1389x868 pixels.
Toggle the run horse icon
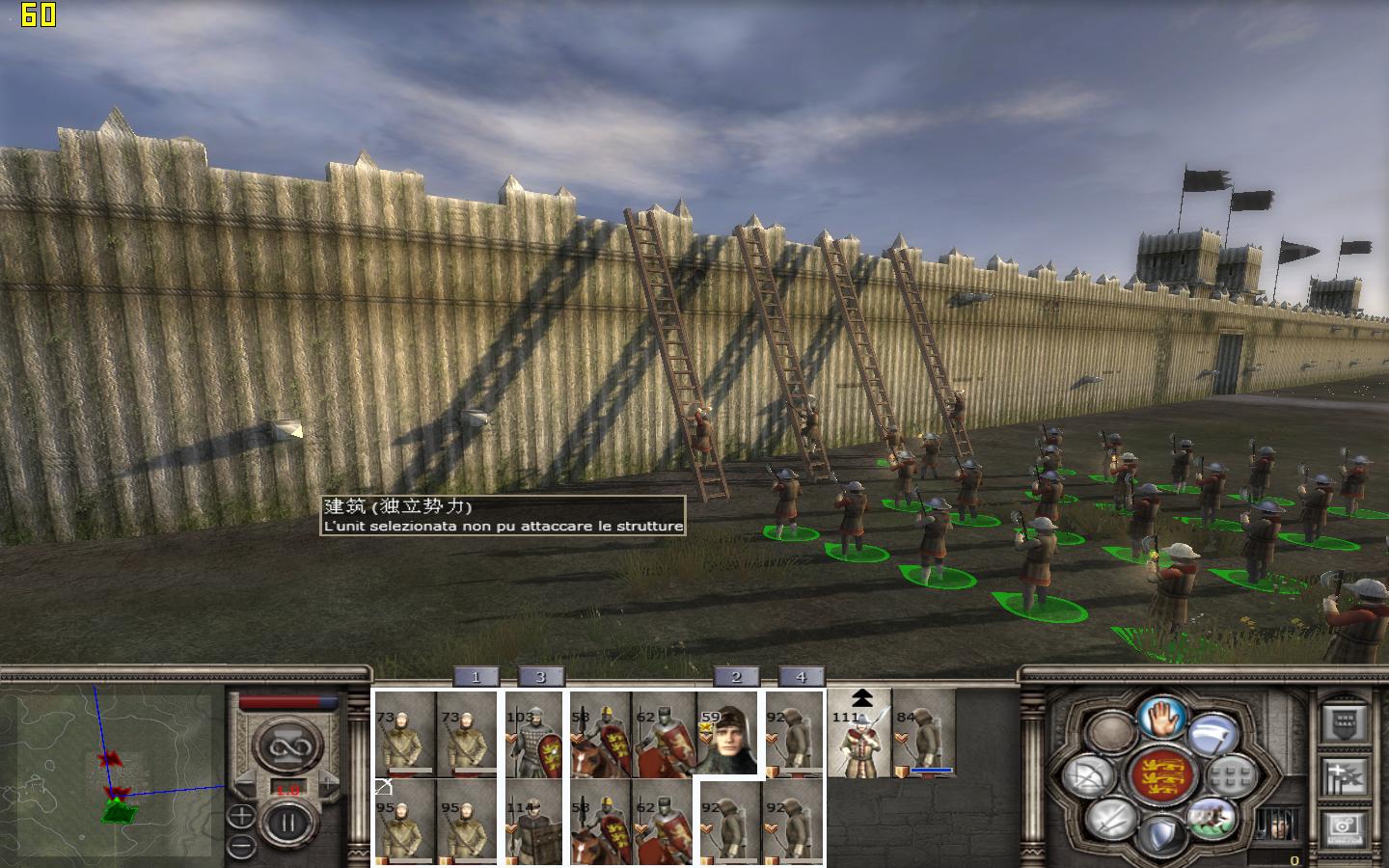coord(1212,818)
